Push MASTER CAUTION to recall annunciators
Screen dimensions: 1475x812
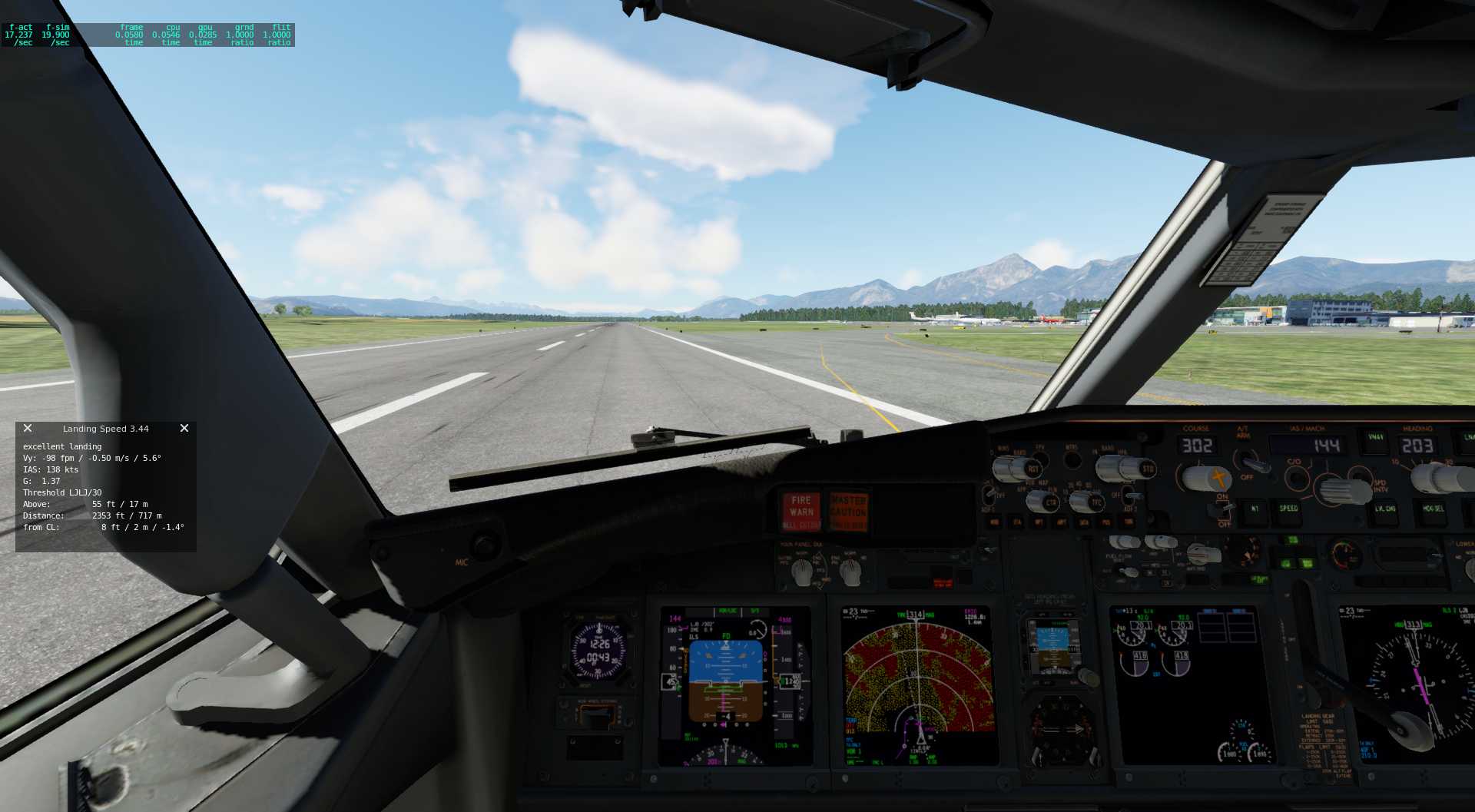(848, 509)
